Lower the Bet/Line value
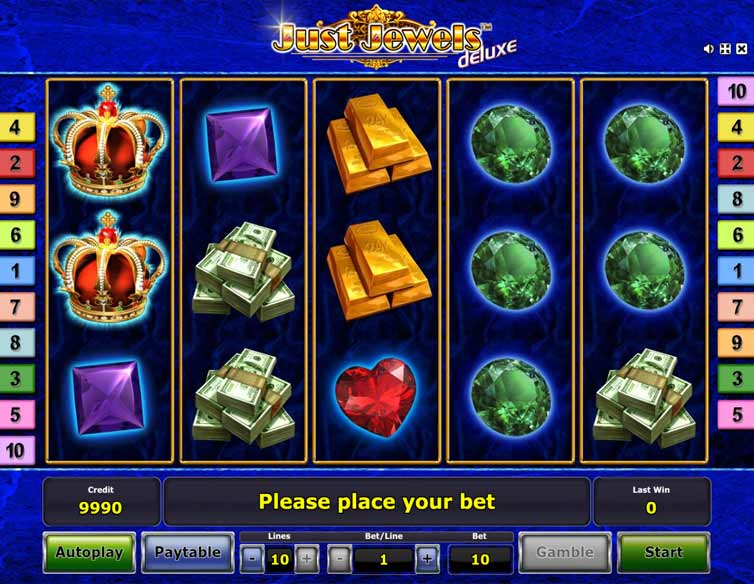This screenshot has height=584, width=754. [340, 559]
